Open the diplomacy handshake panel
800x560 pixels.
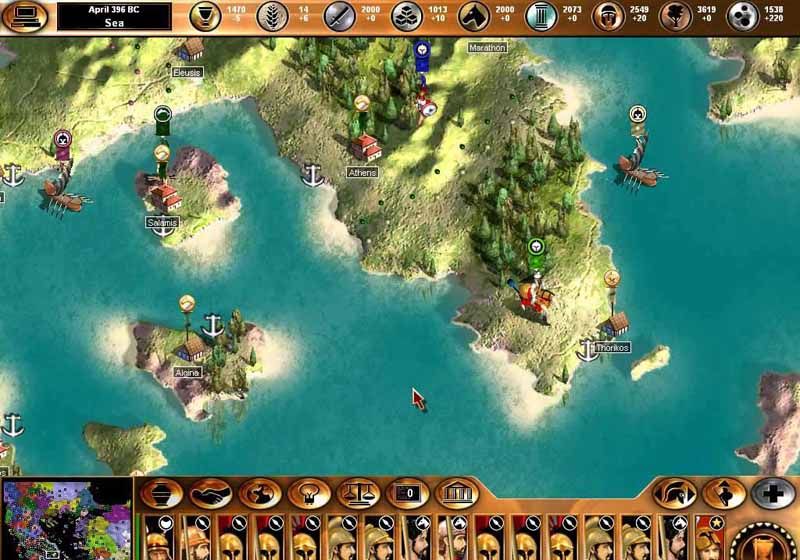[x=210, y=493]
